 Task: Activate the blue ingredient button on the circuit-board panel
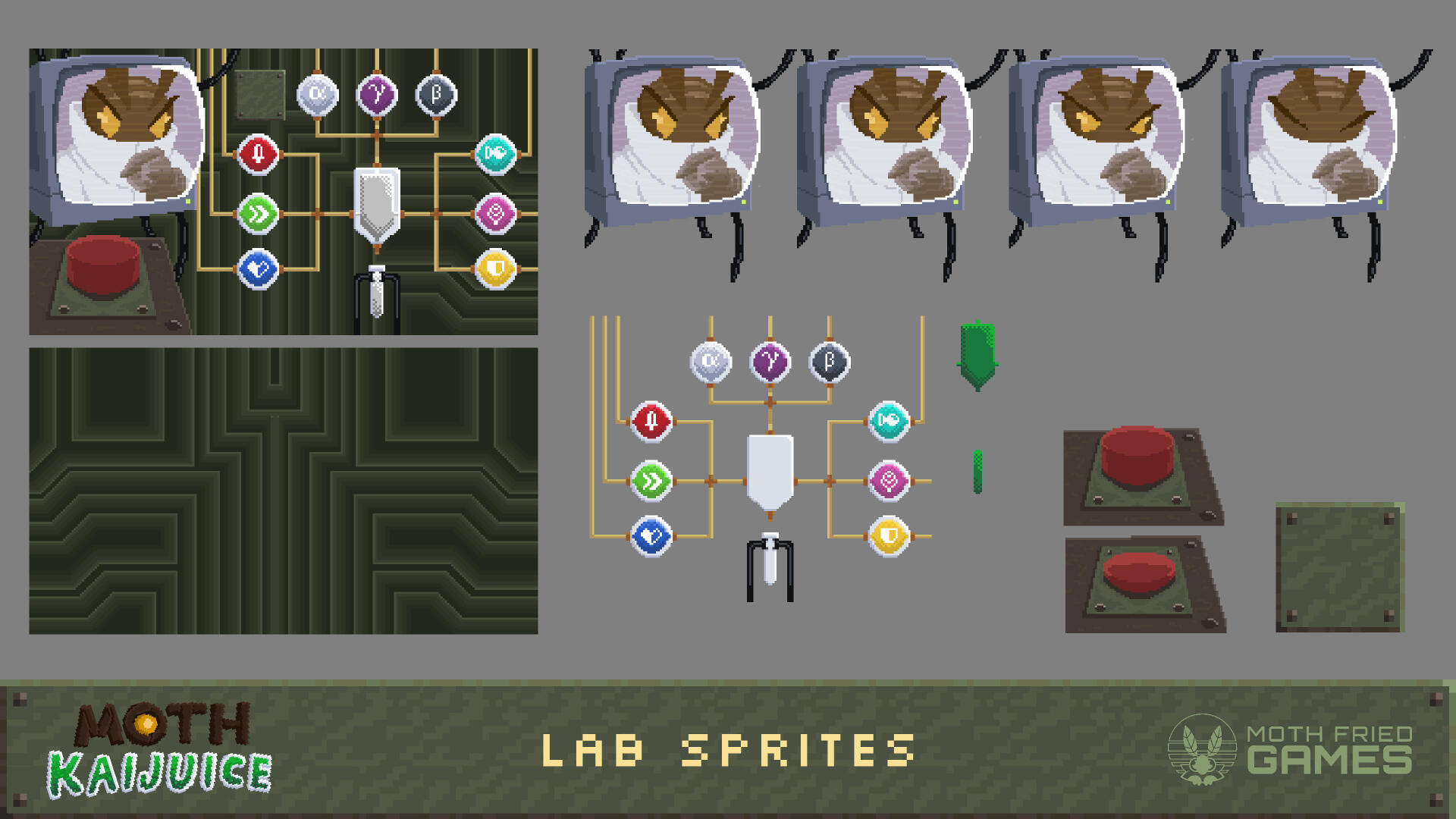[258, 269]
